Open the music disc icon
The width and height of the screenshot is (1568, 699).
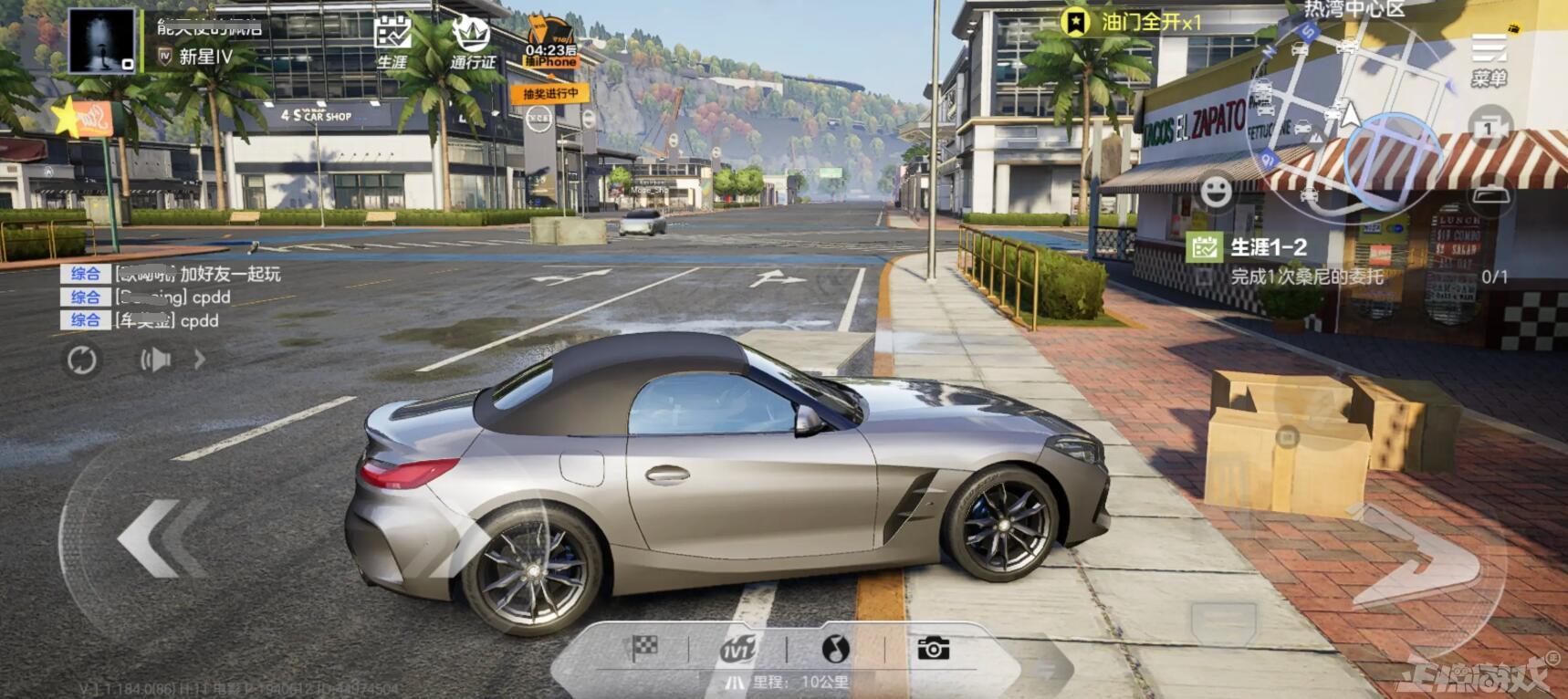pos(835,649)
